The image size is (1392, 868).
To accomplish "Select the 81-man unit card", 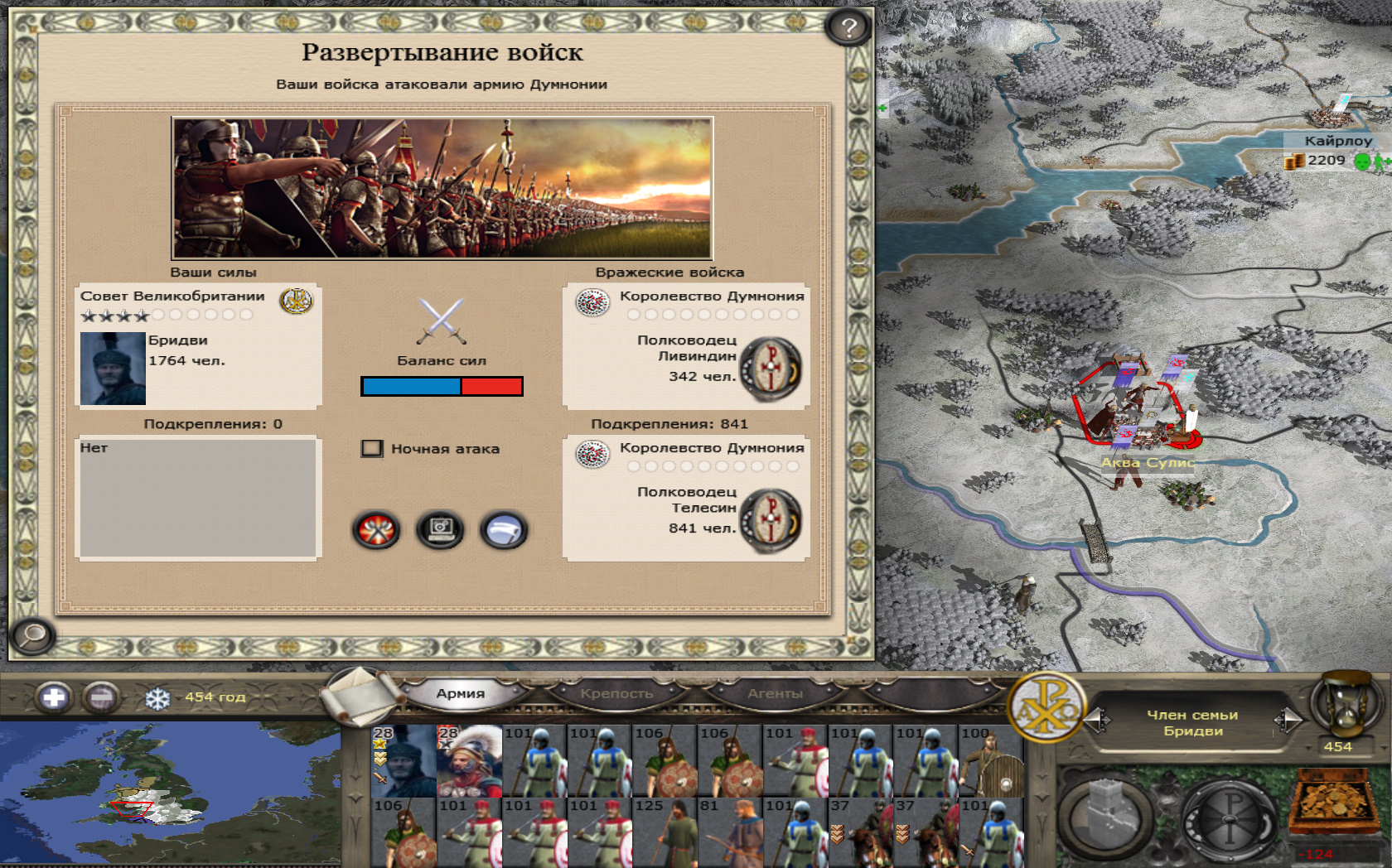I will 729,832.
